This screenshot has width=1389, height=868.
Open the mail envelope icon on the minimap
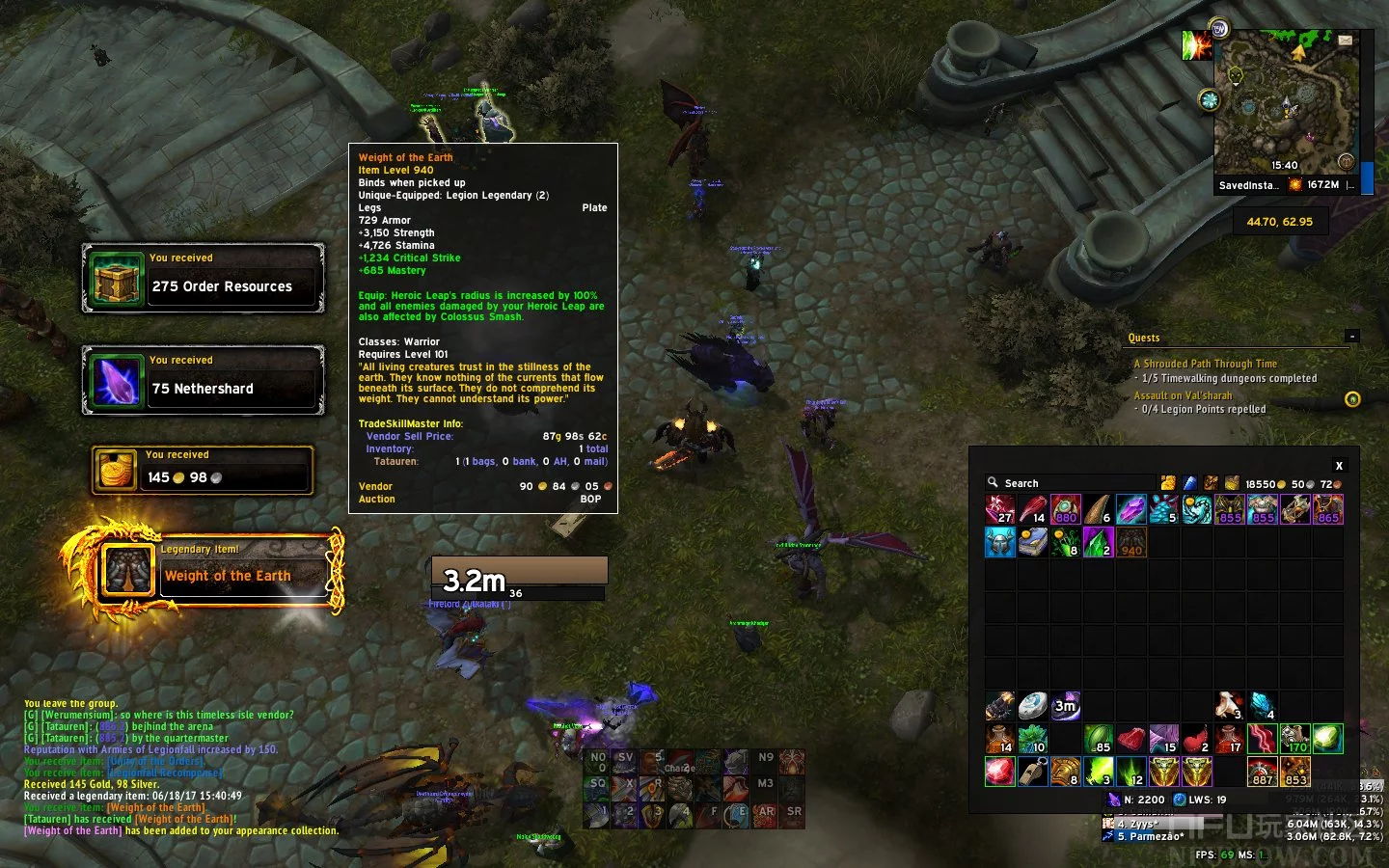click(1345, 41)
